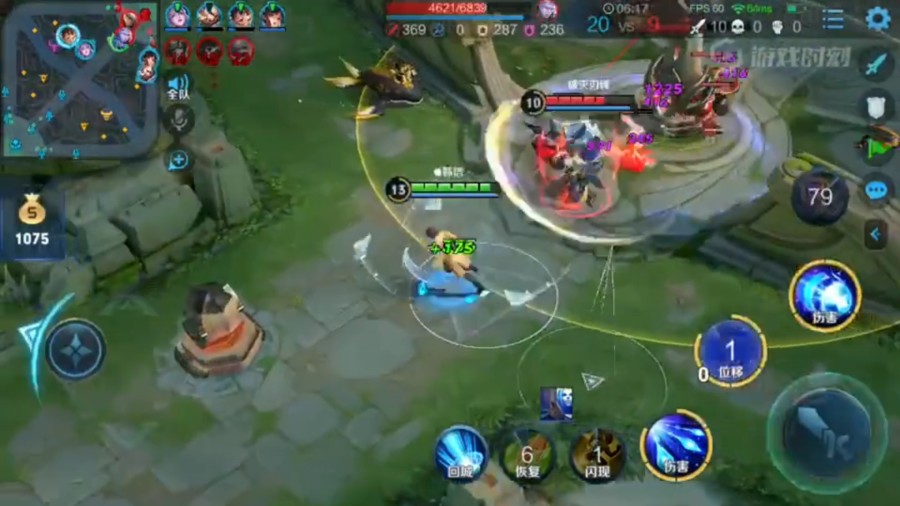This screenshot has height=506, width=900.
Task: Send the white shield retreat signal
Action: [x=876, y=105]
